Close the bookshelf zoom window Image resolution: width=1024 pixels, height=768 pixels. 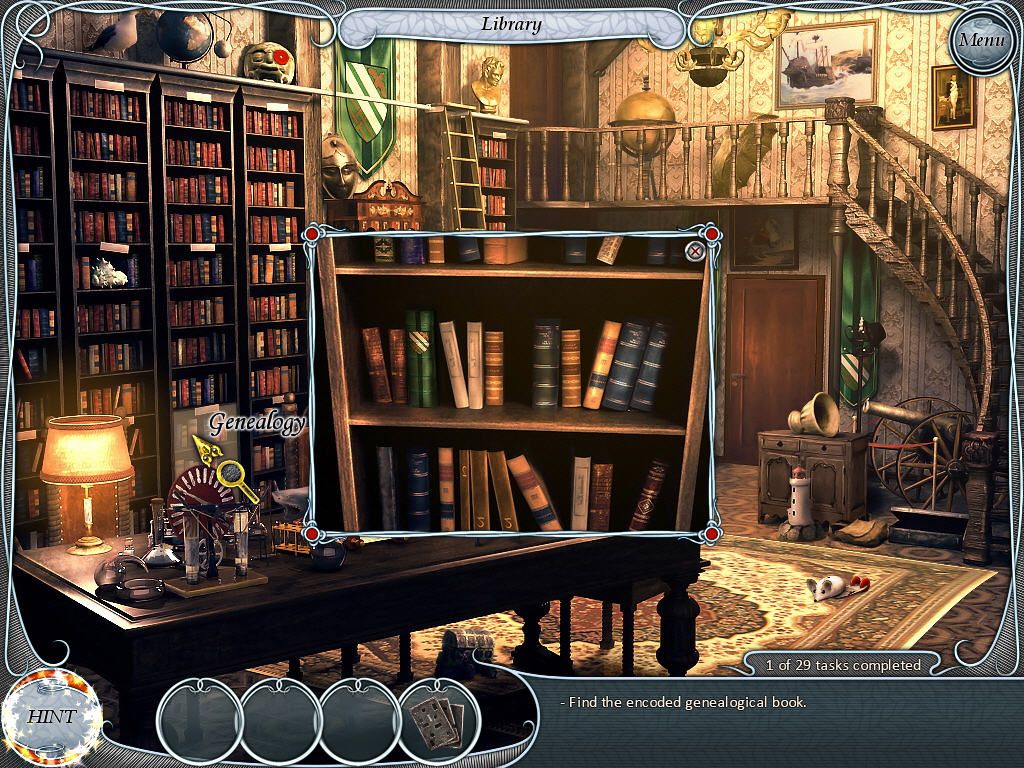point(695,250)
